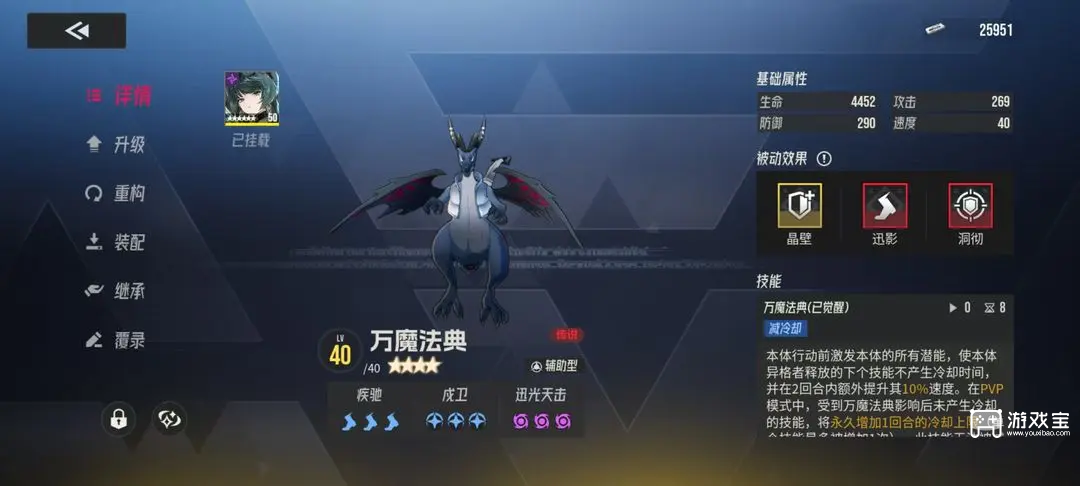Show the 被动效果 info tooltip
1080x486 pixels.
click(824, 159)
